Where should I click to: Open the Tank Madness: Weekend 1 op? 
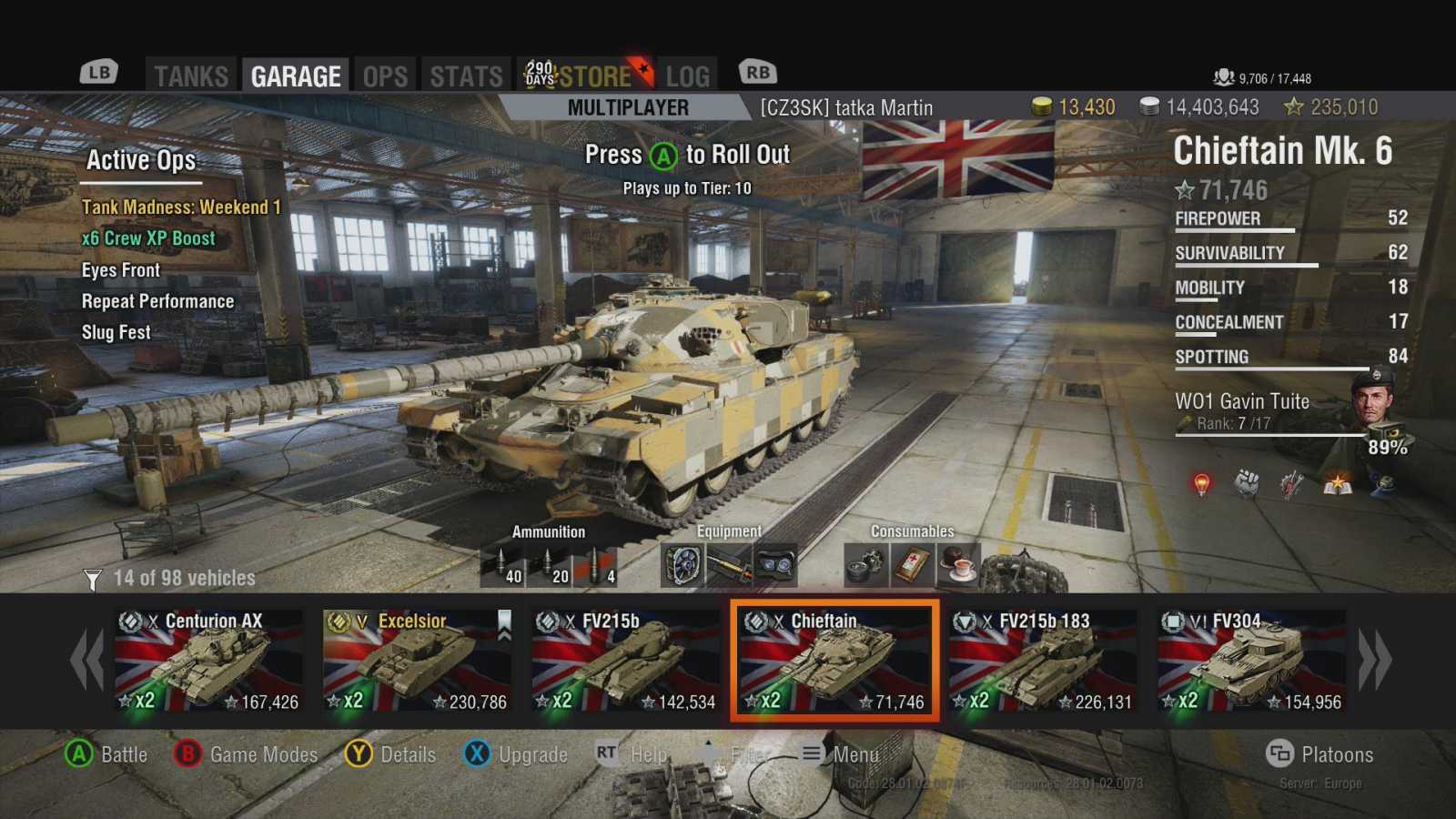(181, 207)
